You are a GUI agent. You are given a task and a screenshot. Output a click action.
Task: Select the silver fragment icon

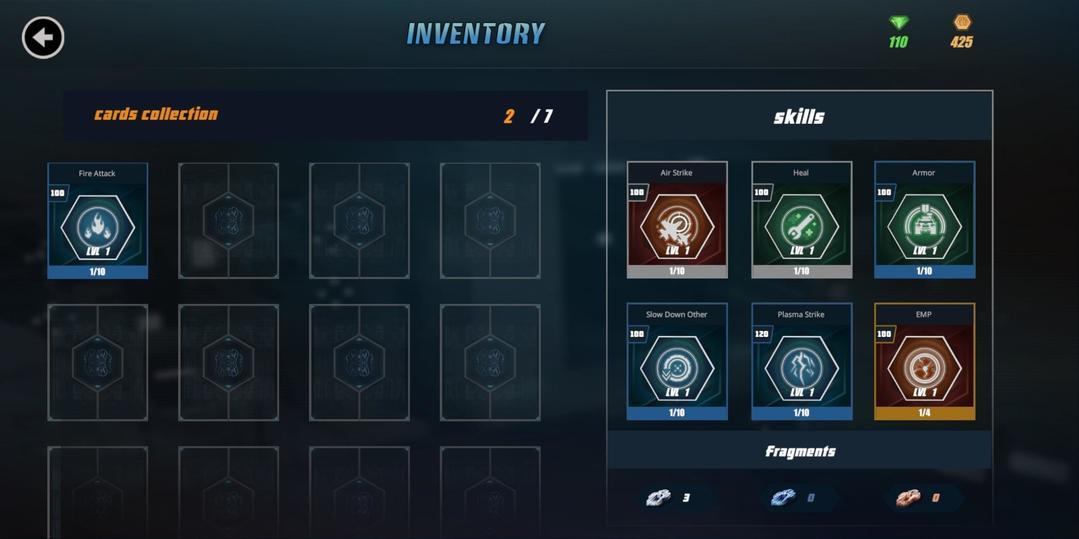coord(659,498)
